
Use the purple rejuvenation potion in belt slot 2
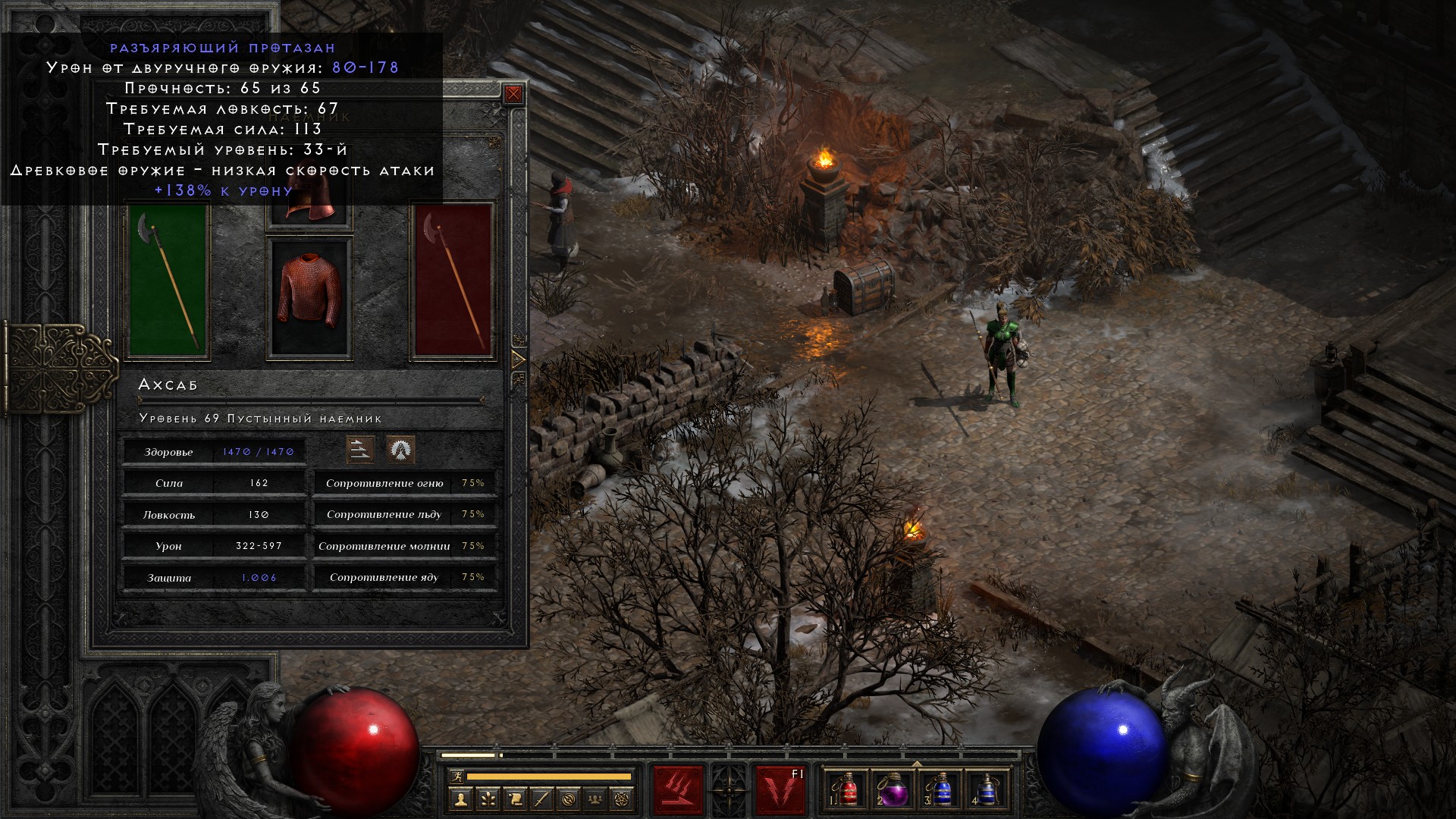point(894,790)
